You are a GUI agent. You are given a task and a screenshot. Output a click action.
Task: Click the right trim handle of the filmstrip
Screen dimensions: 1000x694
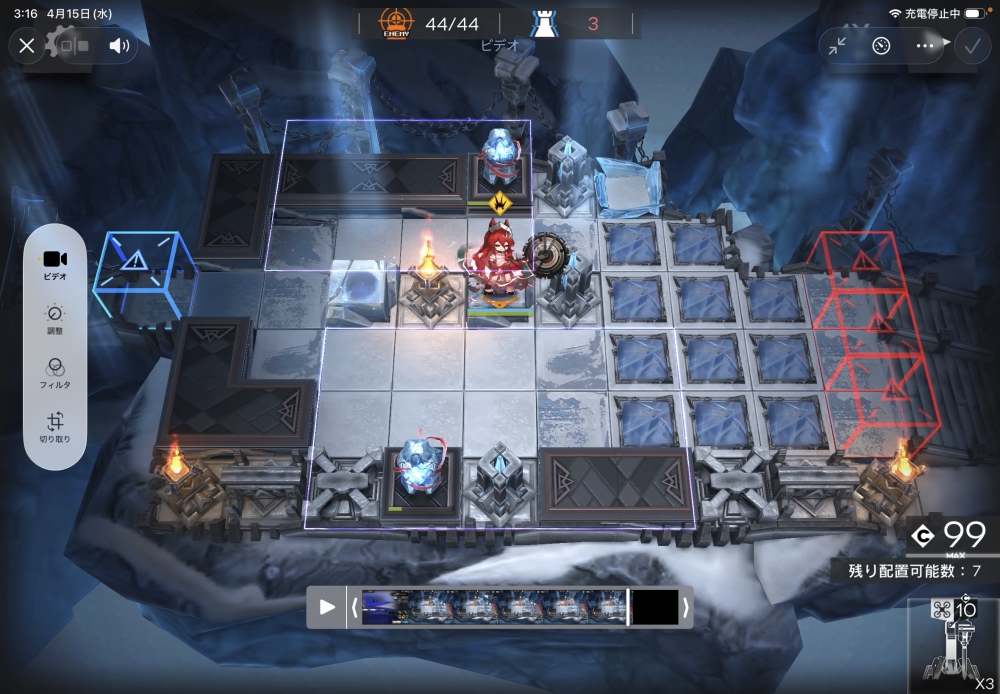[x=685, y=607]
